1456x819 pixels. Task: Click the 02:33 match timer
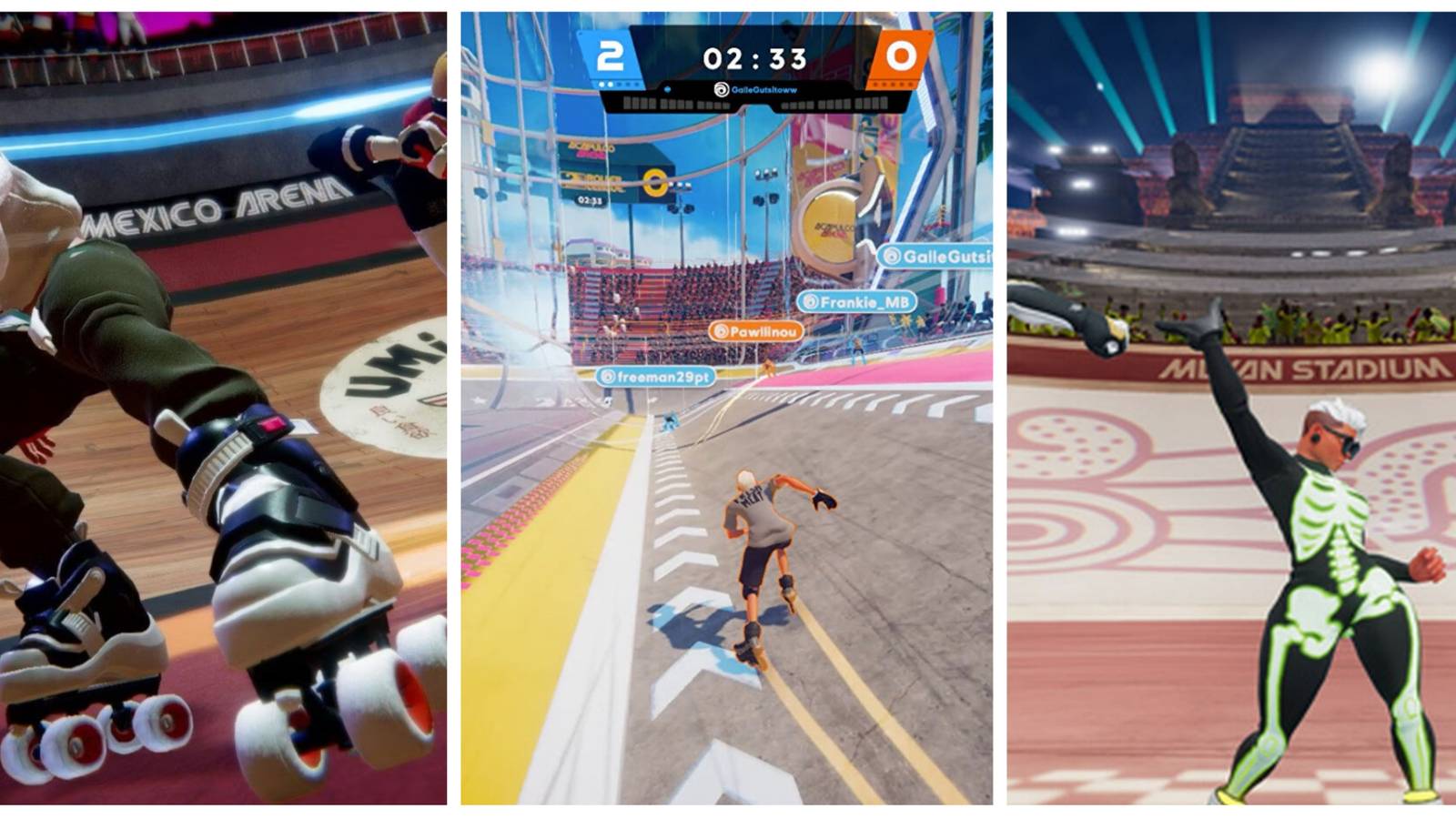tap(754, 58)
